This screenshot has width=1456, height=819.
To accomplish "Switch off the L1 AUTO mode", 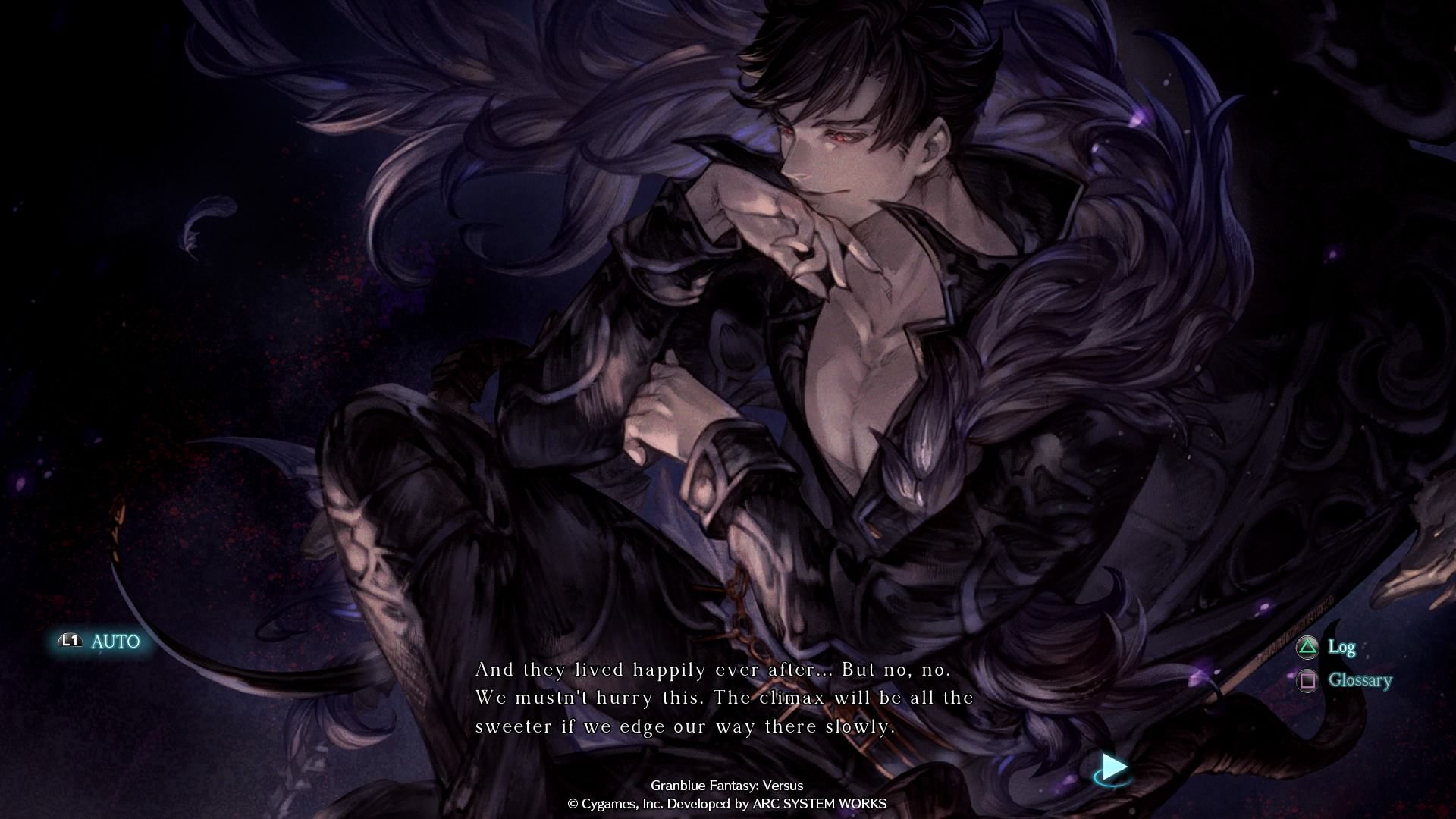I will 99,642.
